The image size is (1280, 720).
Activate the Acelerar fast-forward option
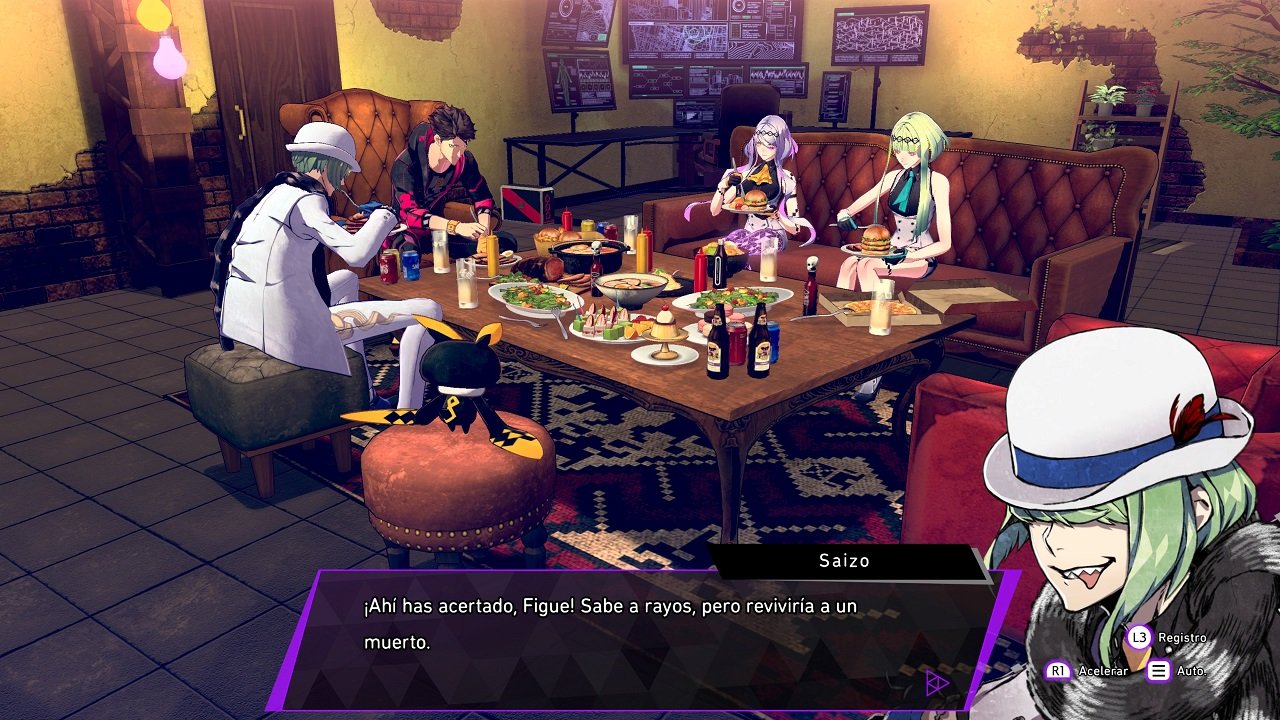(x=1086, y=670)
